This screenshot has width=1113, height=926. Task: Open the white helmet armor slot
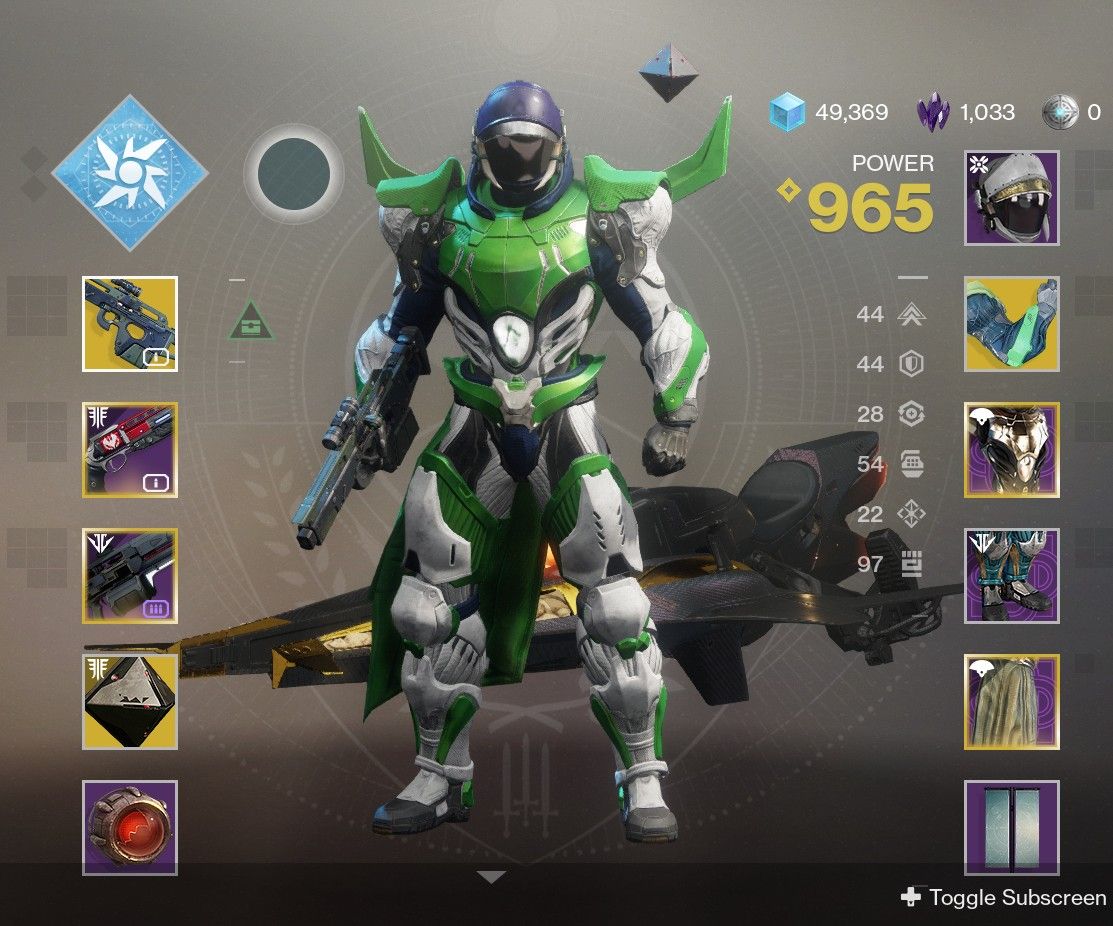(1012, 198)
